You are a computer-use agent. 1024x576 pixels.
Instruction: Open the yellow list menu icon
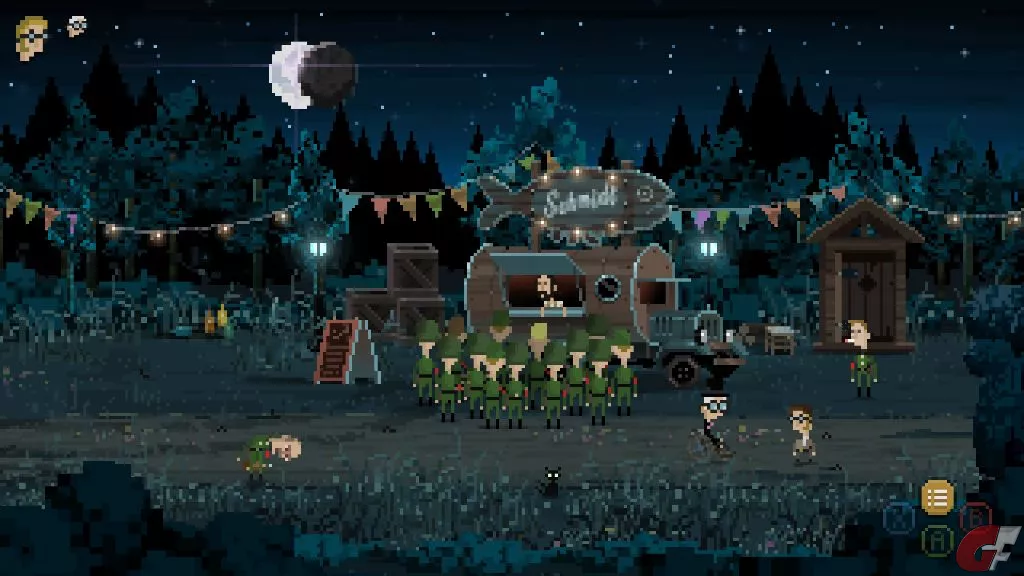[937, 497]
